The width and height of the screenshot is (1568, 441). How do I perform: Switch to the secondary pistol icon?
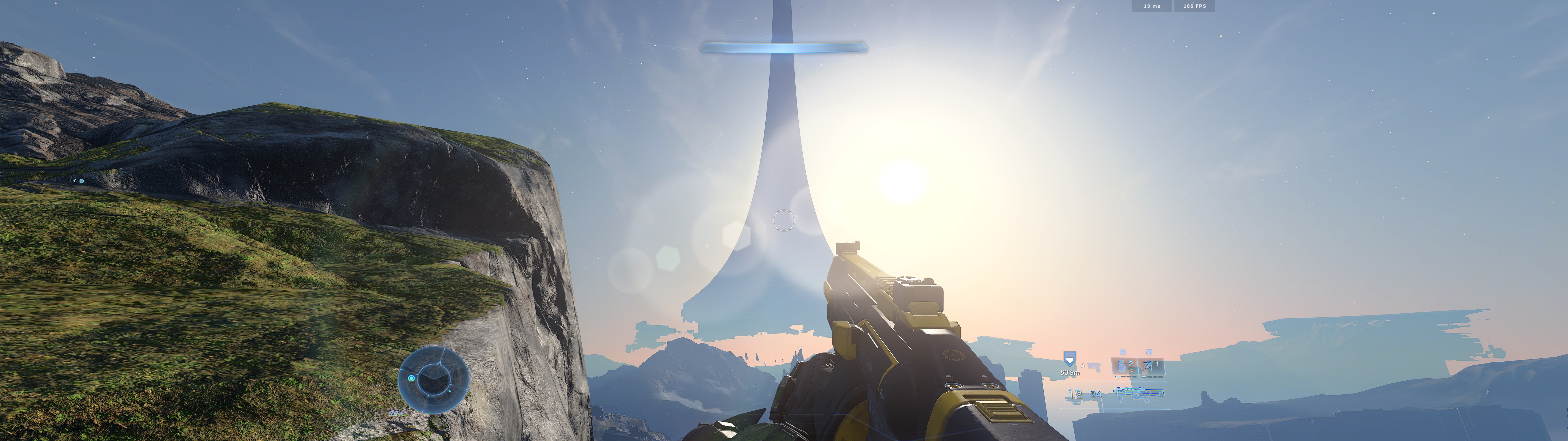[1095, 367]
